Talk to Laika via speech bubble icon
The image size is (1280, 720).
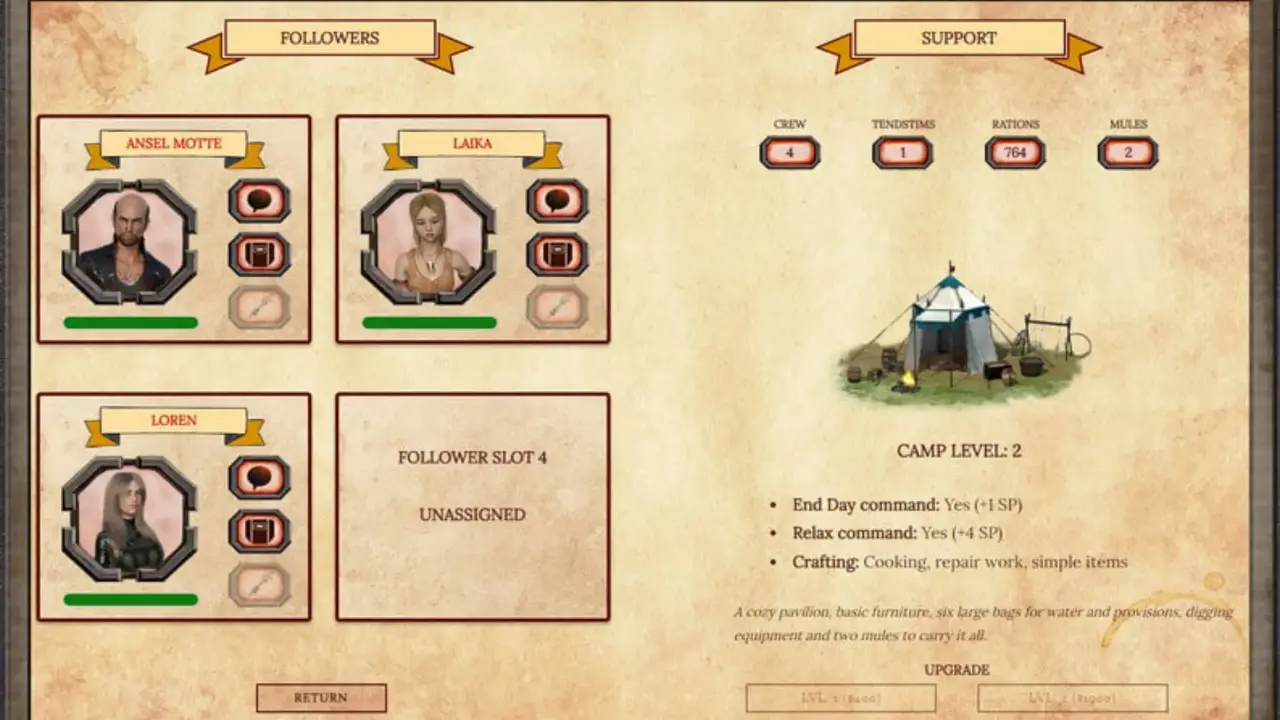click(557, 200)
